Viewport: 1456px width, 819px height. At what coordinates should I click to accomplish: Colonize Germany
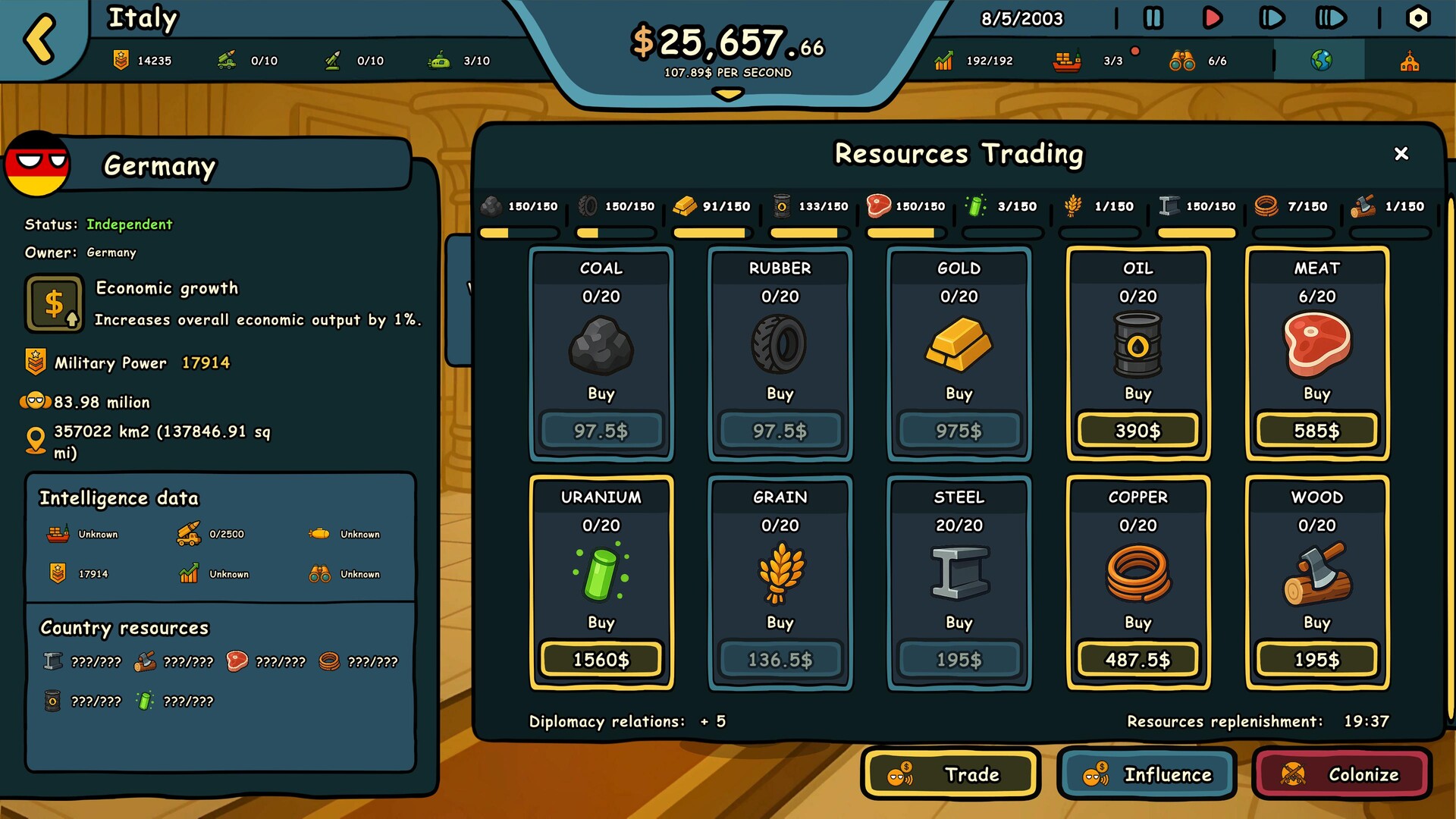pyautogui.click(x=1341, y=774)
